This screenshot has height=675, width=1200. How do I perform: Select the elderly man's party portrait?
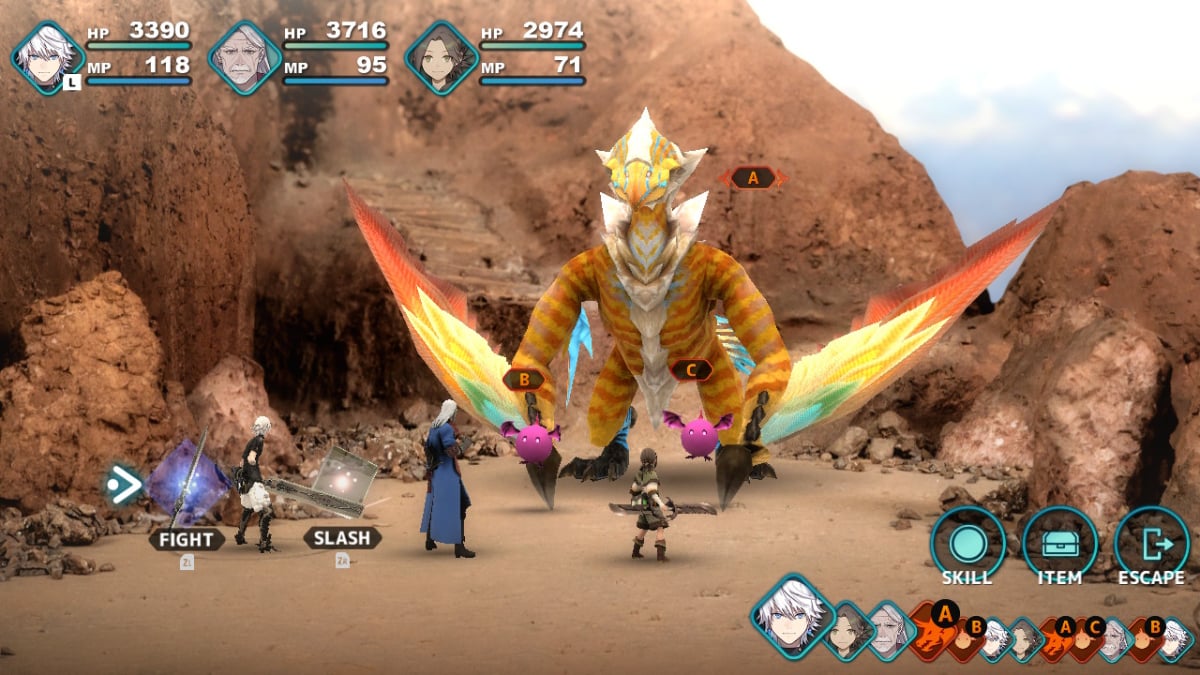(244, 58)
